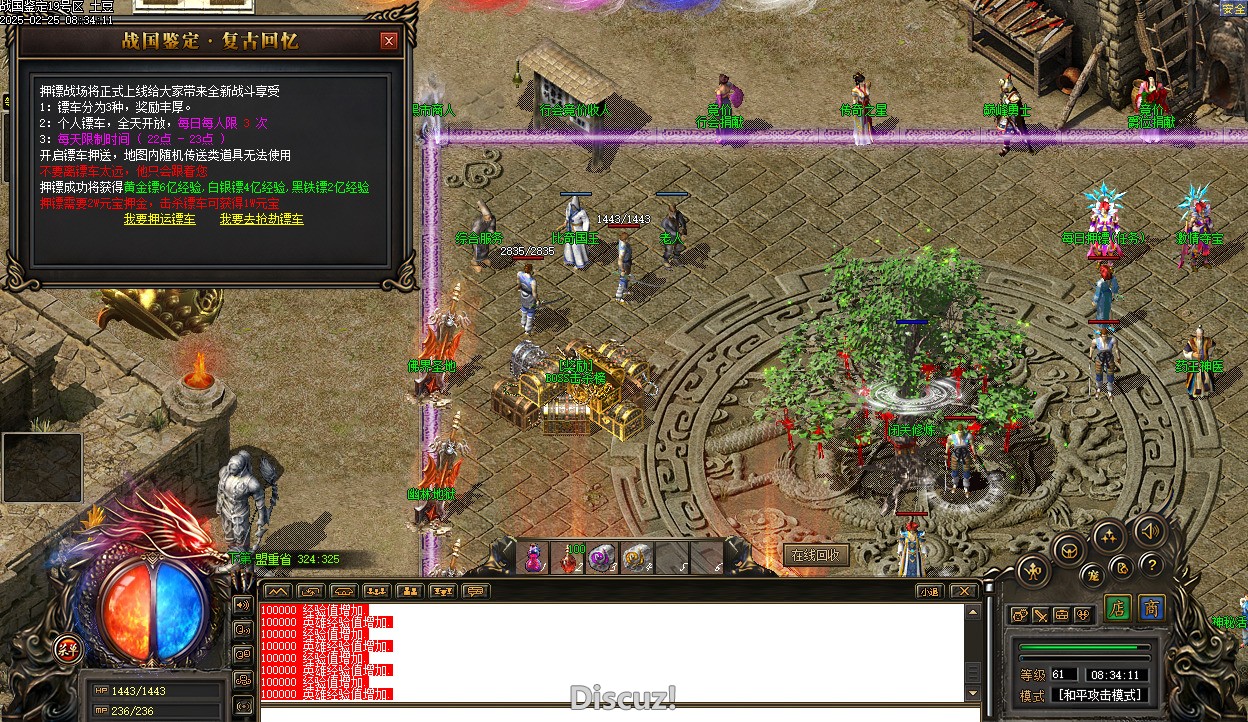Choose the 我要押运镖车 escort option
This screenshot has height=722, width=1248.
pos(160,219)
